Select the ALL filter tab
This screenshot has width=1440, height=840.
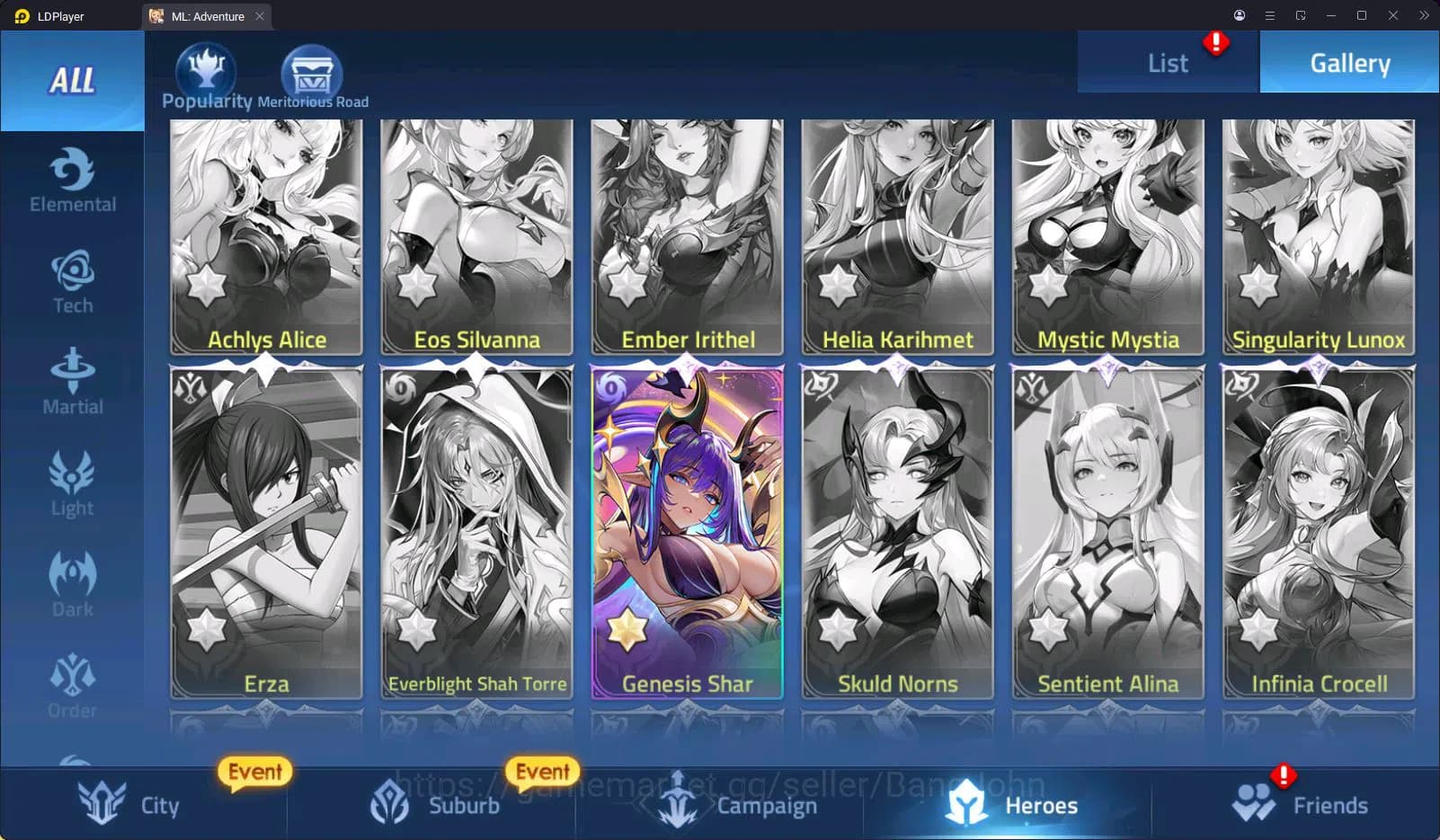(x=72, y=81)
